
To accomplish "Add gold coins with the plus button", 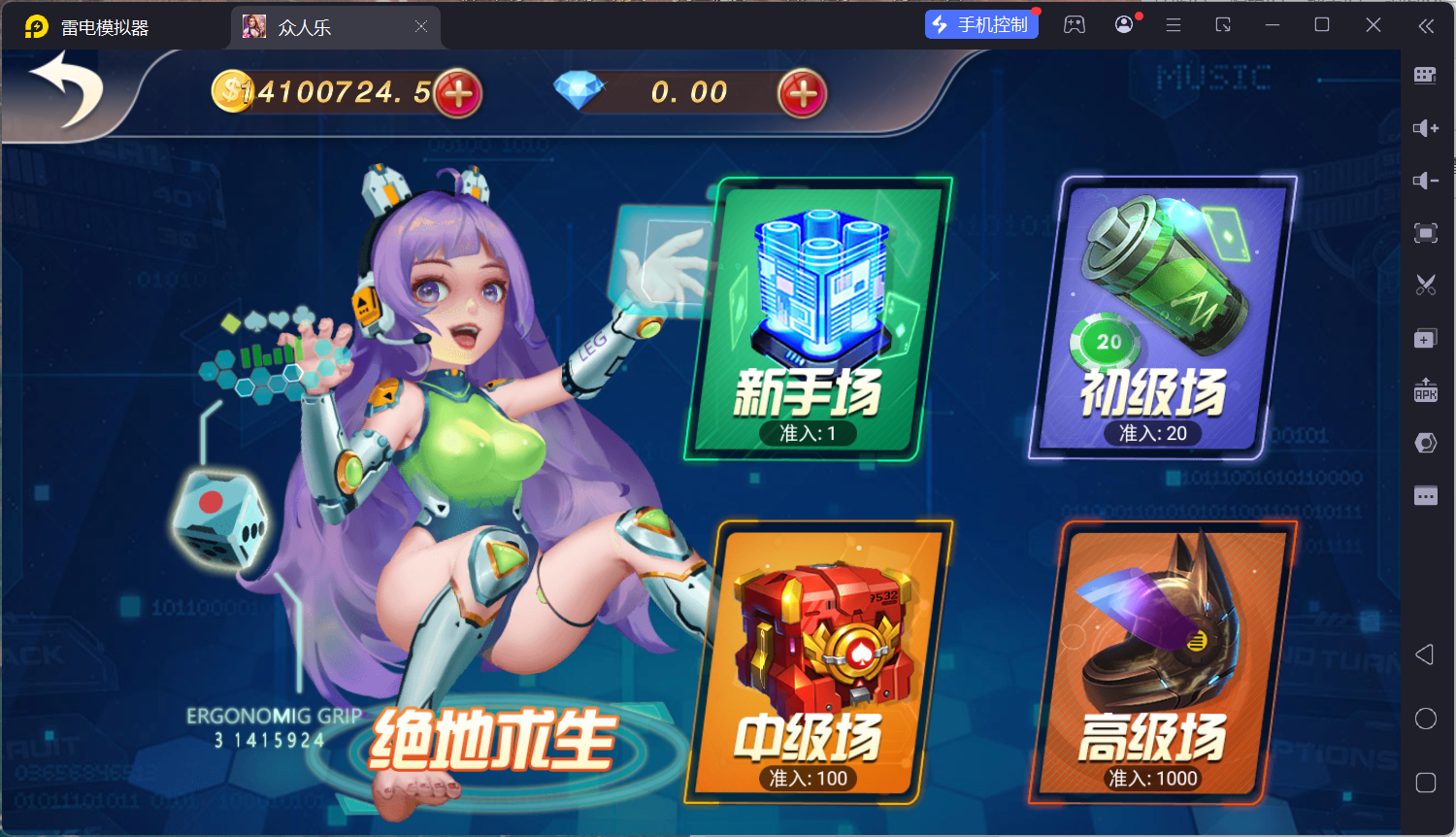I will click(458, 93).
